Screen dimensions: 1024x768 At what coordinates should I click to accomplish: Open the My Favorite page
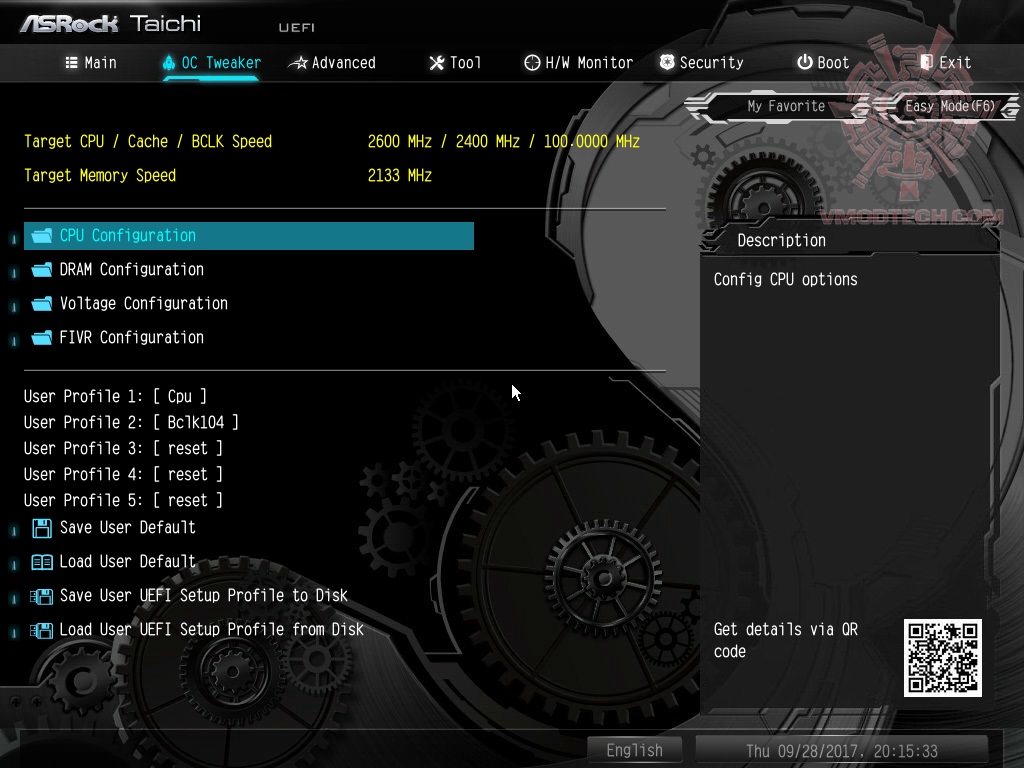pyautogui.click(x=786, y=106)
